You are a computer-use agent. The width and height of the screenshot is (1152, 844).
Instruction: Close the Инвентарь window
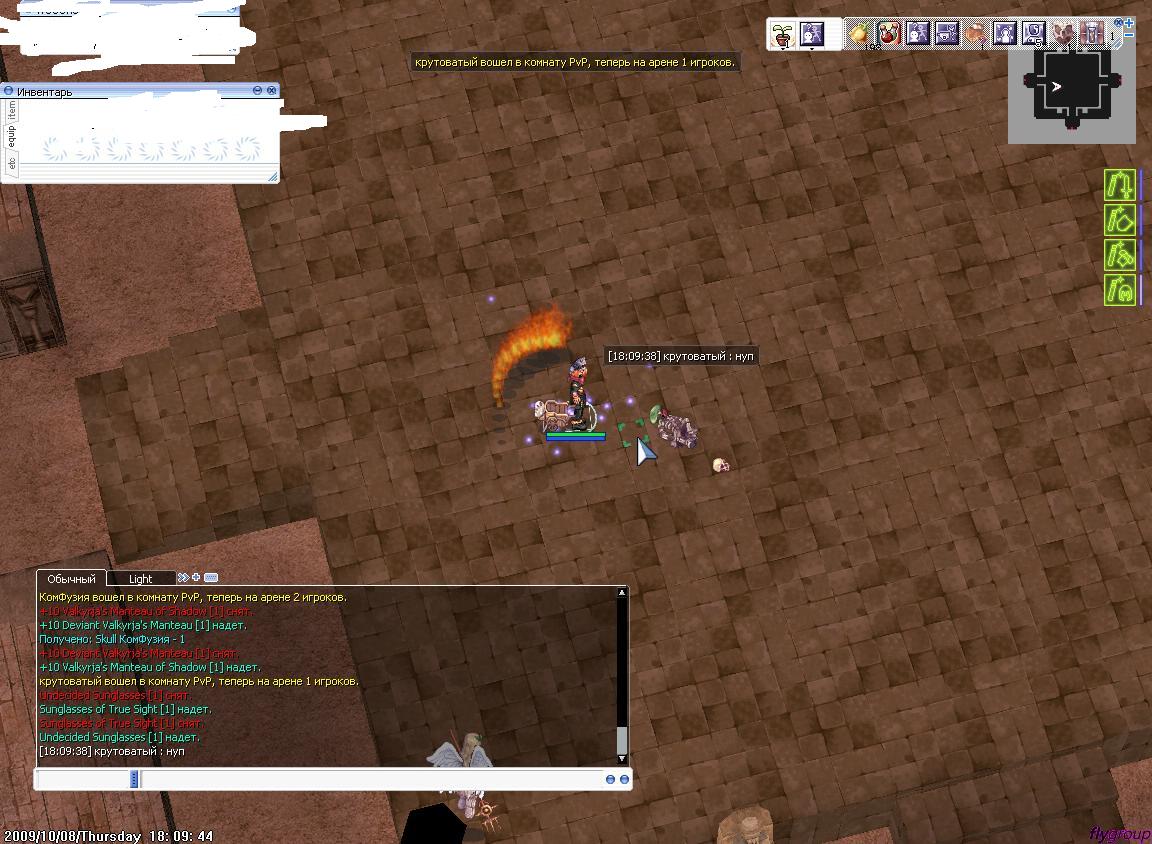(x=272, y=90)
